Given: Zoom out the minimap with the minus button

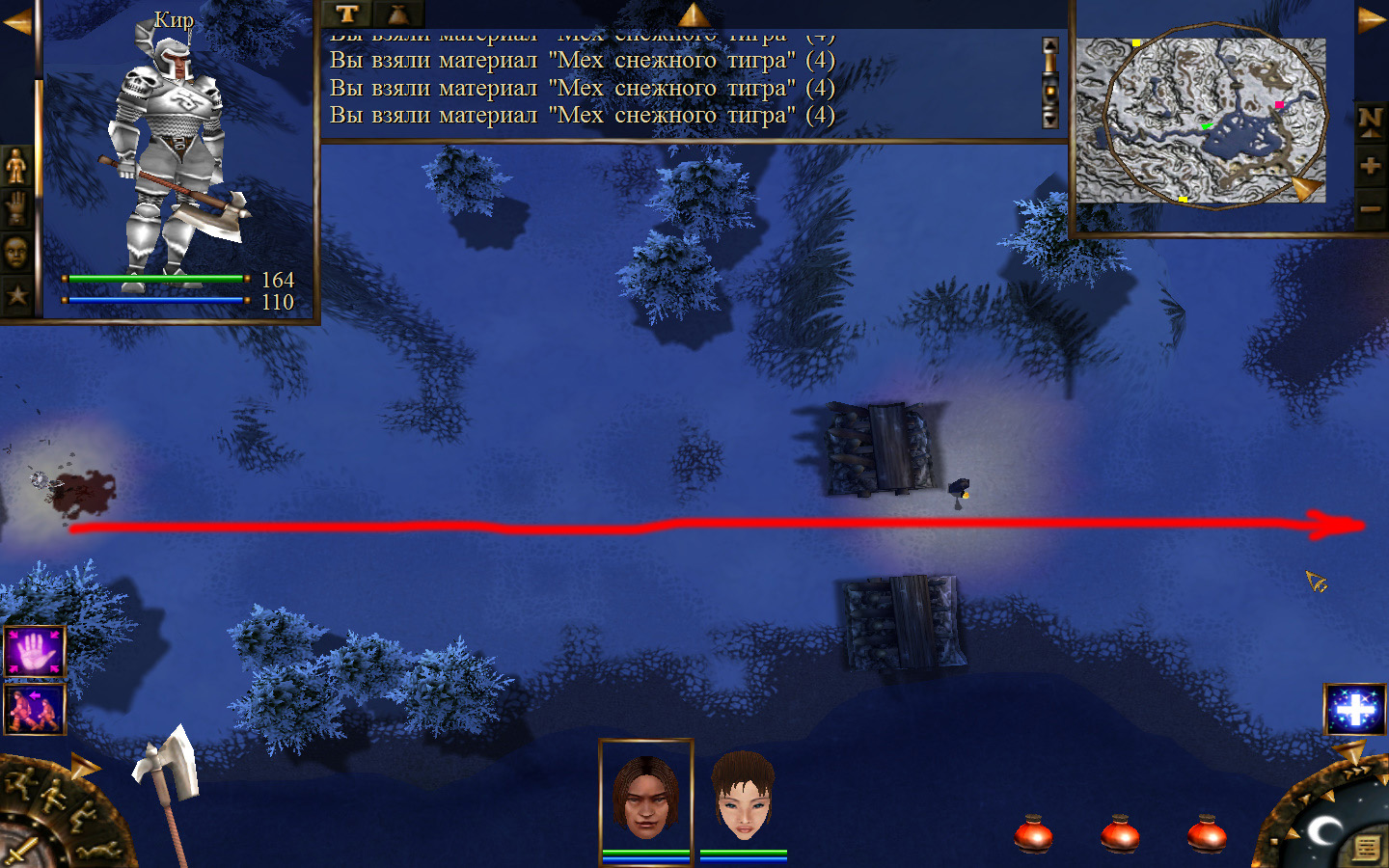Looking at the screenshot, I should point(1370,208).
